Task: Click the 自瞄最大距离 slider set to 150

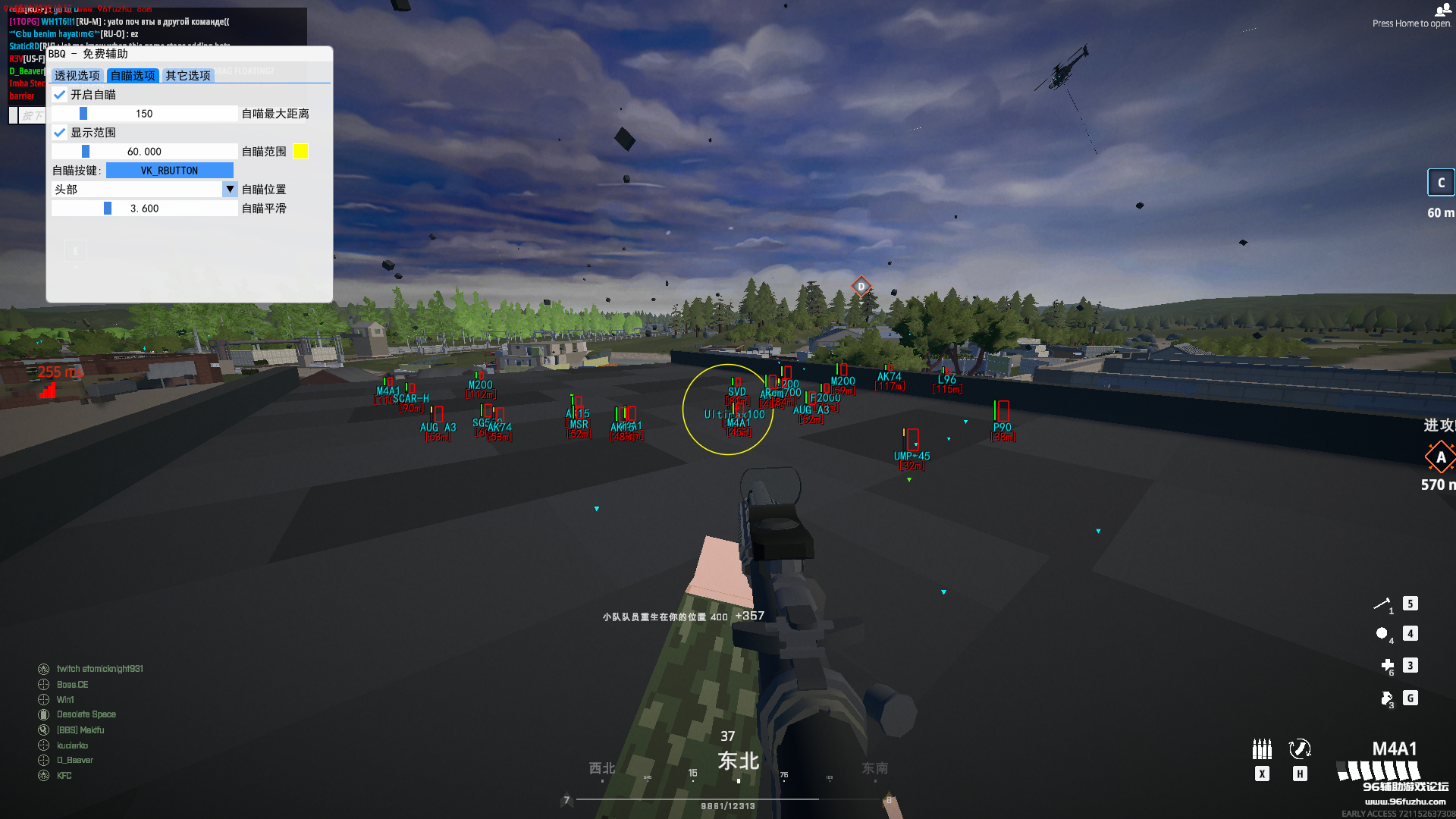Action: point(144,114)
